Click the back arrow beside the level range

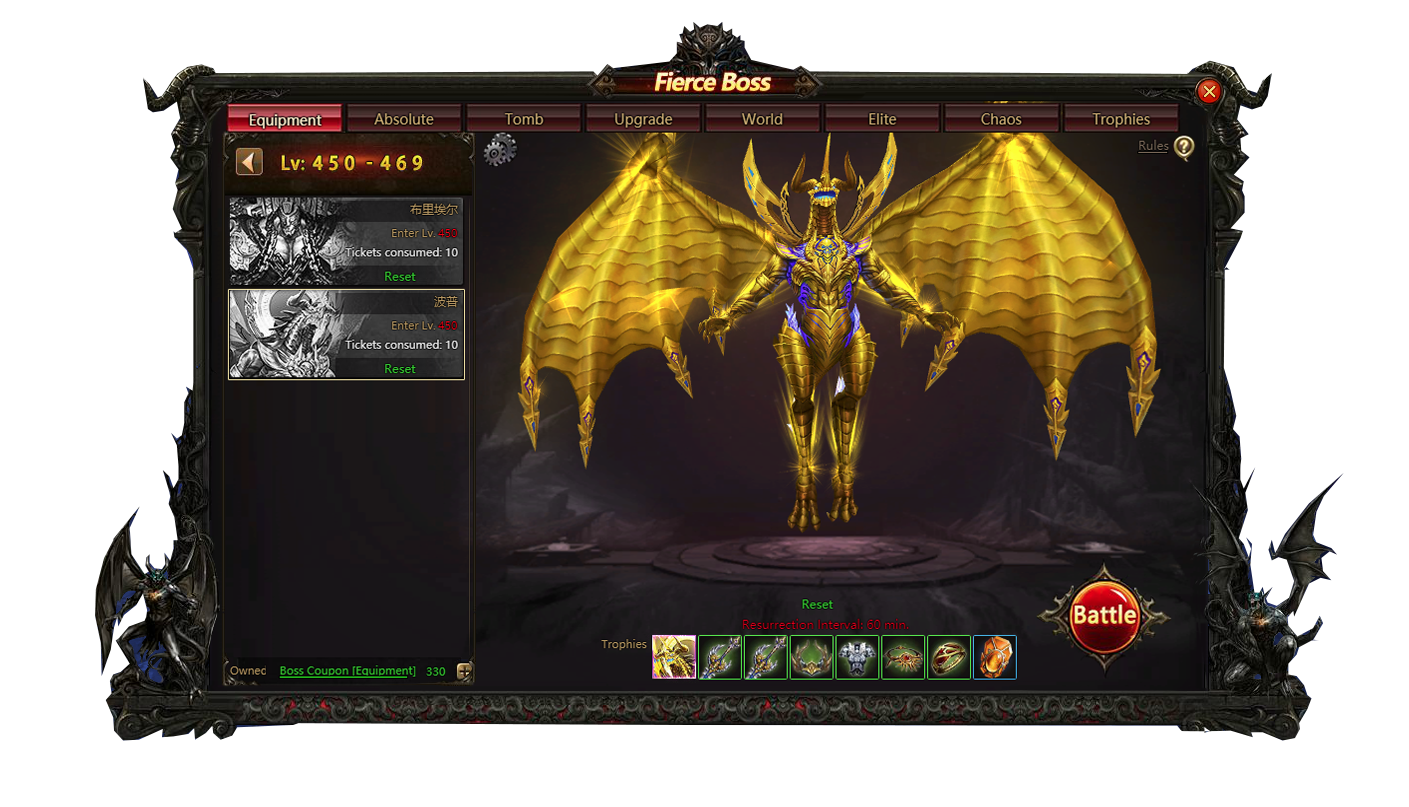click(x=249, y=162)
